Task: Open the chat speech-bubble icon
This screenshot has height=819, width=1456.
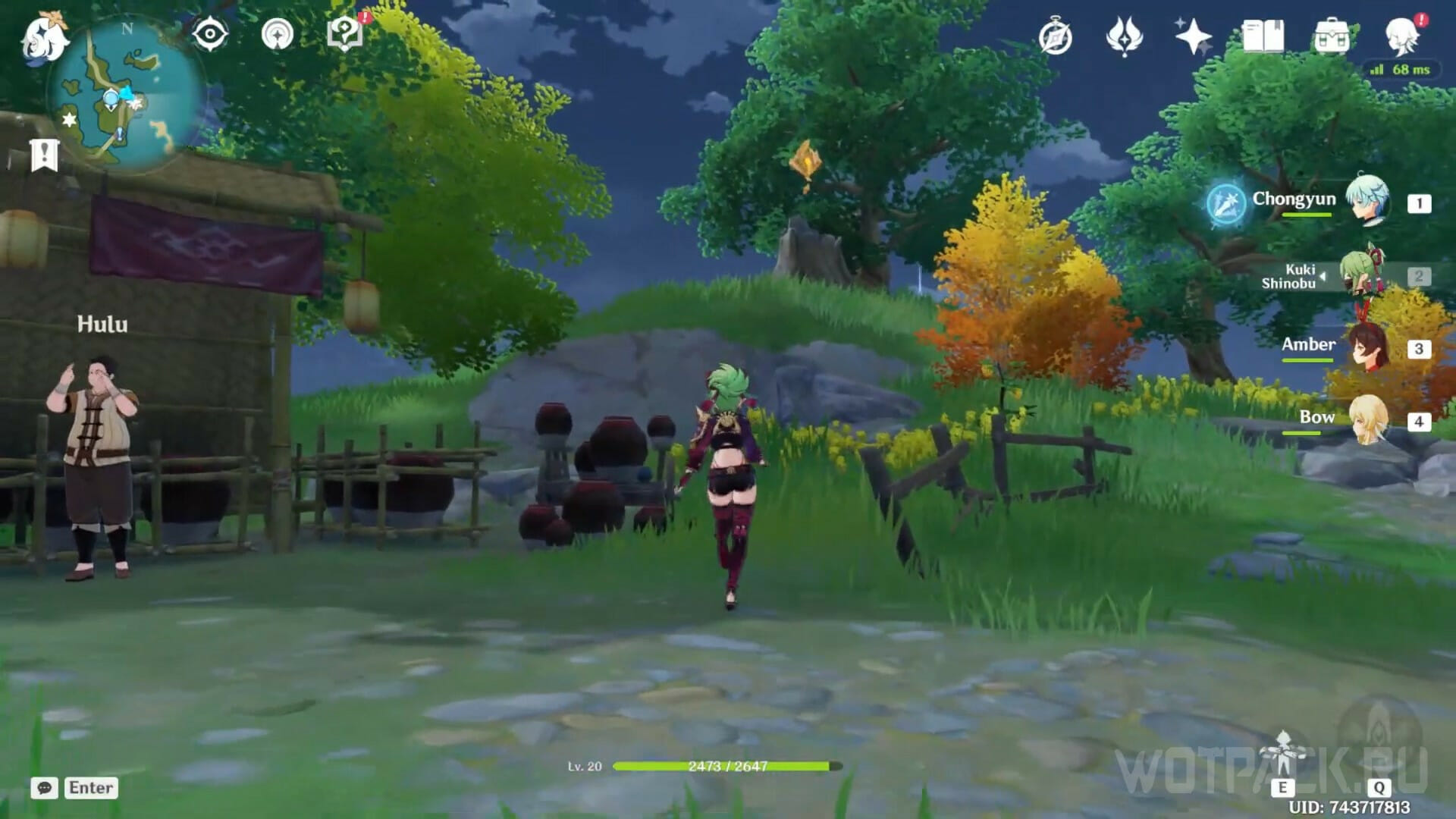Action: pyautogui.click(x=45, y=788)
